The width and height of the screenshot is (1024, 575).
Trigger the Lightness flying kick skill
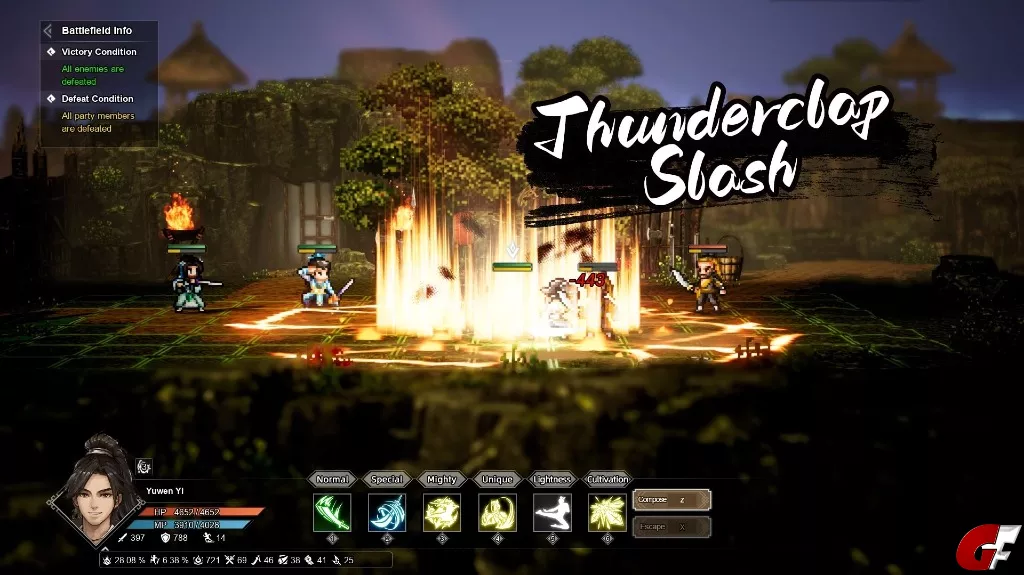(552, 512)
